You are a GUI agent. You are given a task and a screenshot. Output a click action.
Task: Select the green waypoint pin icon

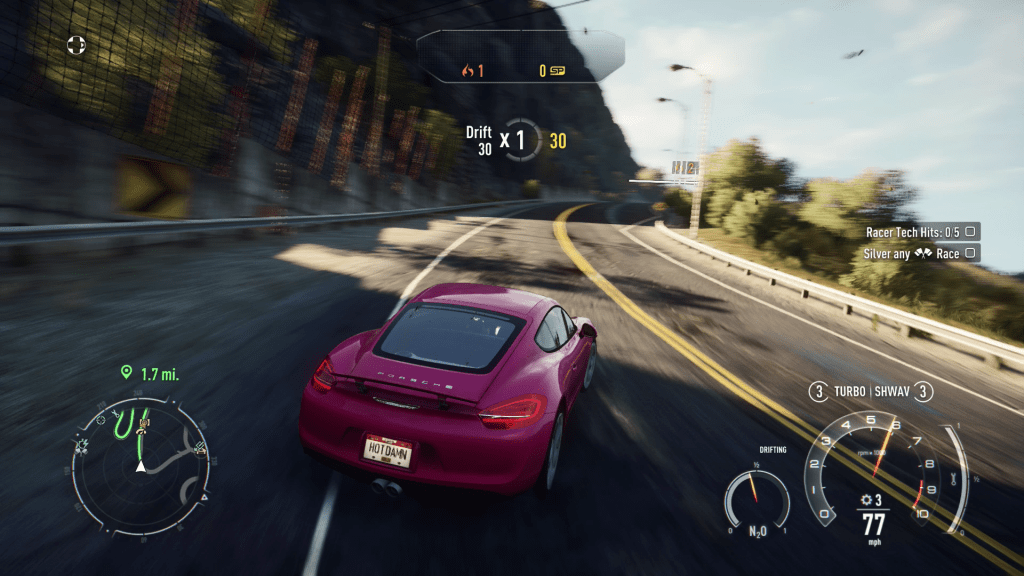126,373
